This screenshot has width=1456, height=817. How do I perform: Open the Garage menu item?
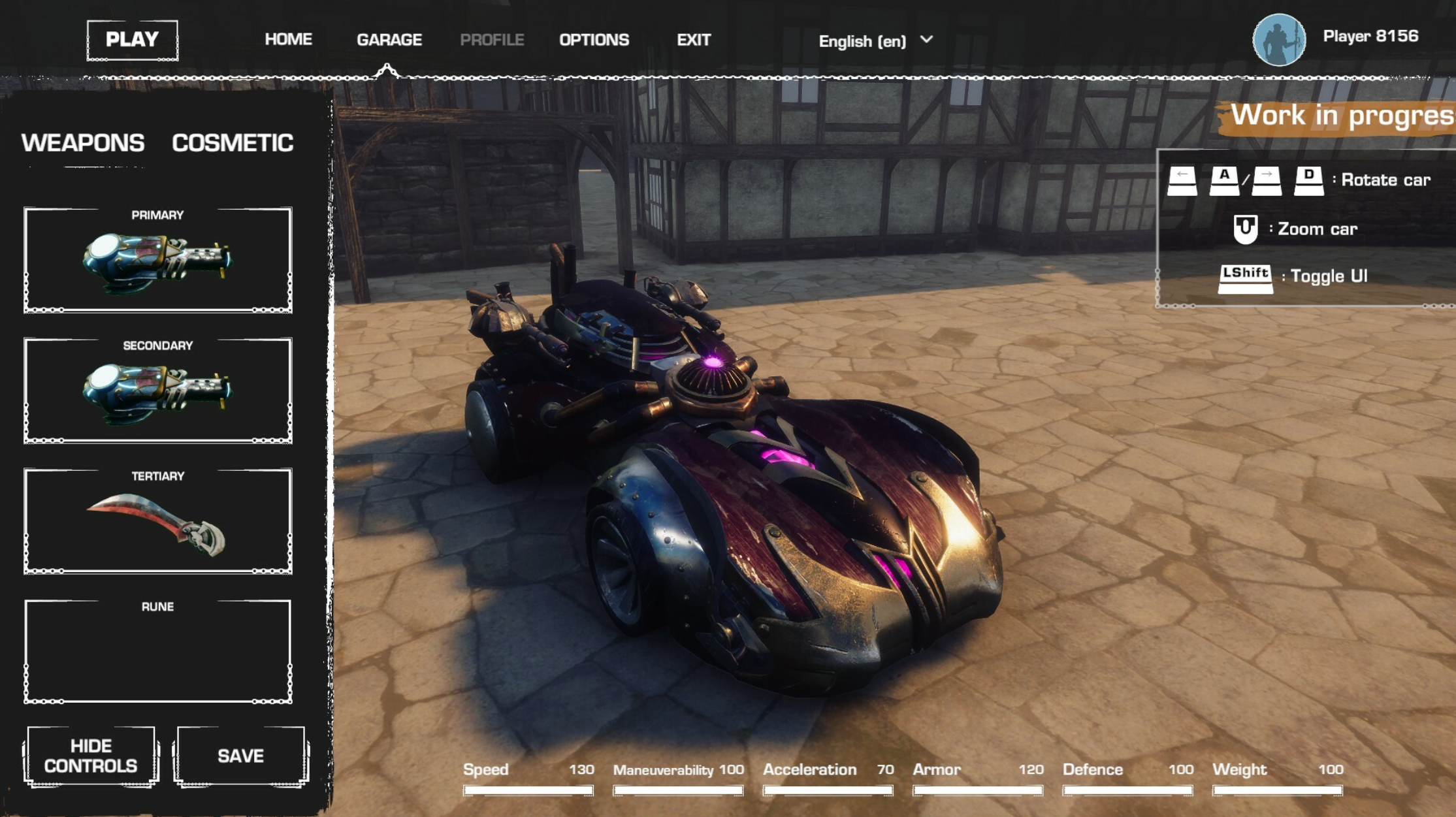coord(389,39)
